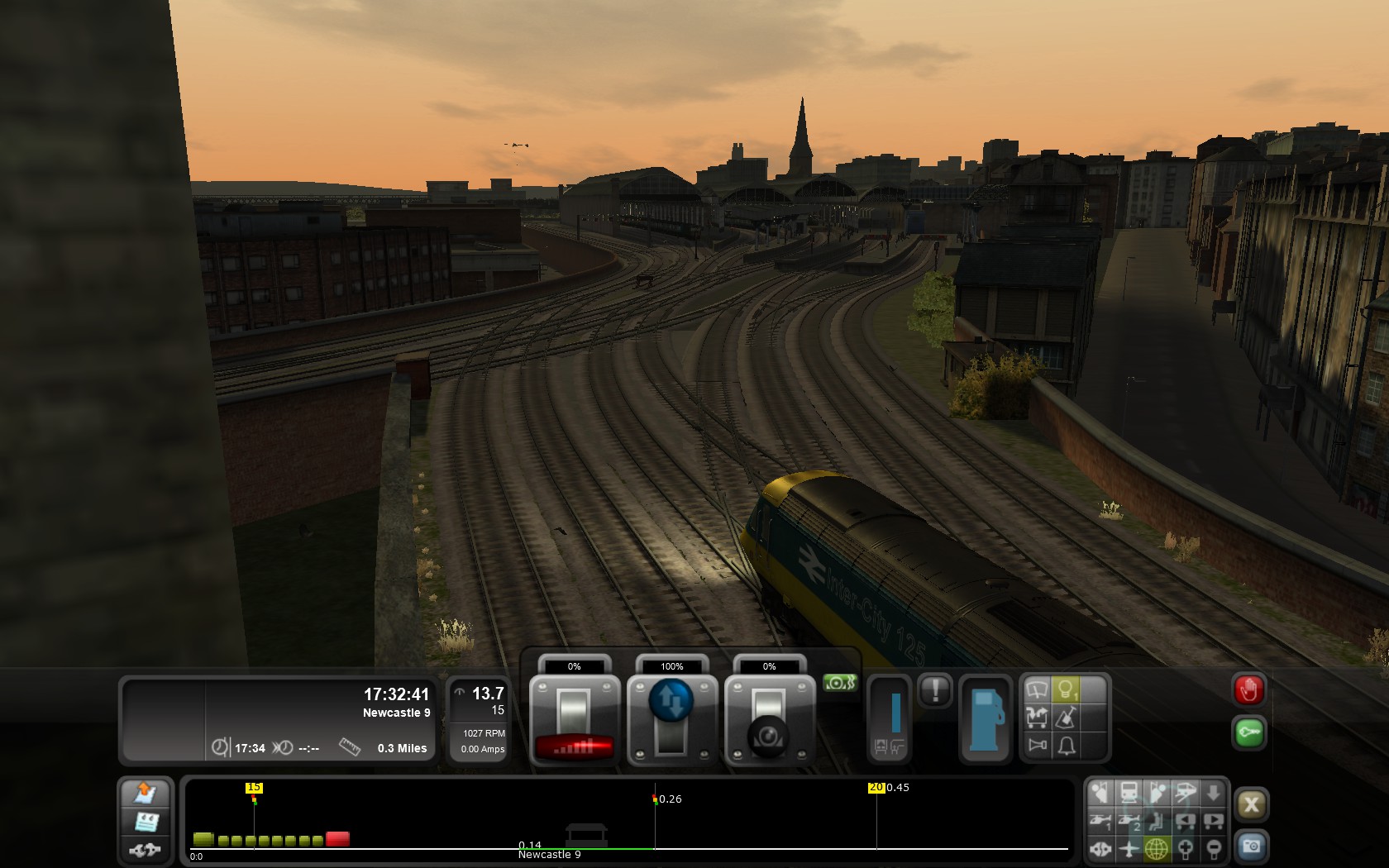Close the HUD with the X button
This screenshot has height=868, width=1389.
click(x=1251, y=804)
